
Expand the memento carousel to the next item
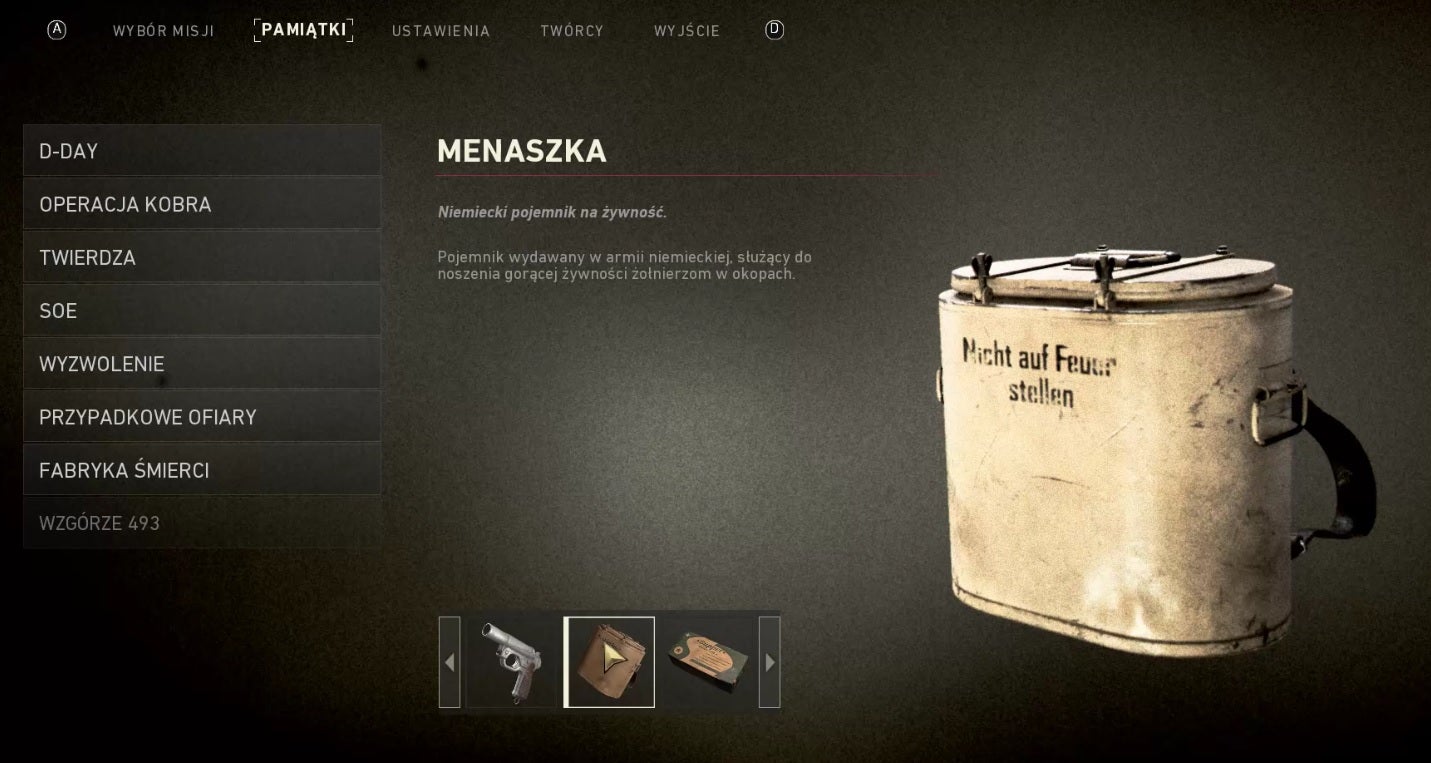coord(769,661)
